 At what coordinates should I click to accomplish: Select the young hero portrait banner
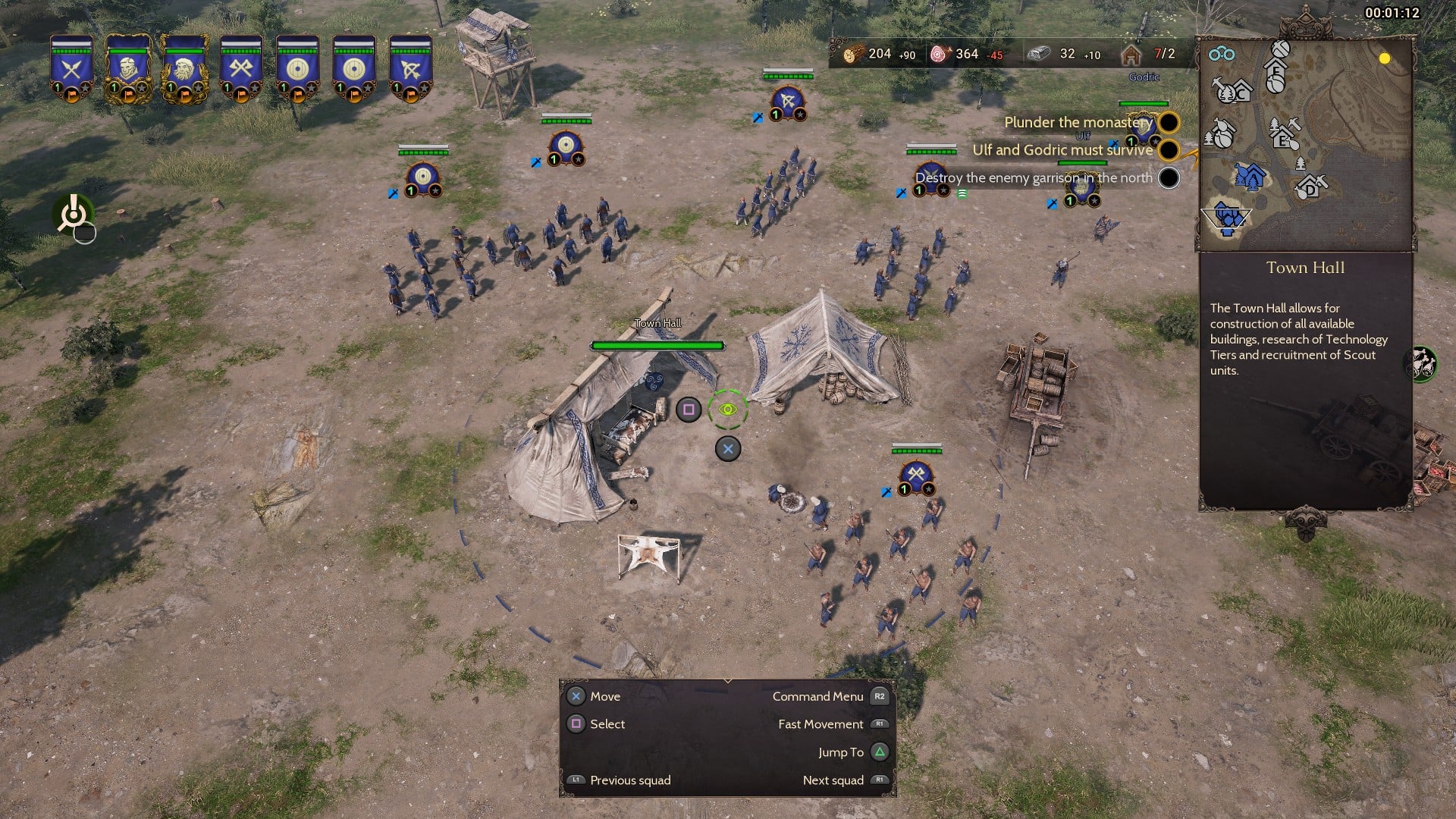click(128, 68)
